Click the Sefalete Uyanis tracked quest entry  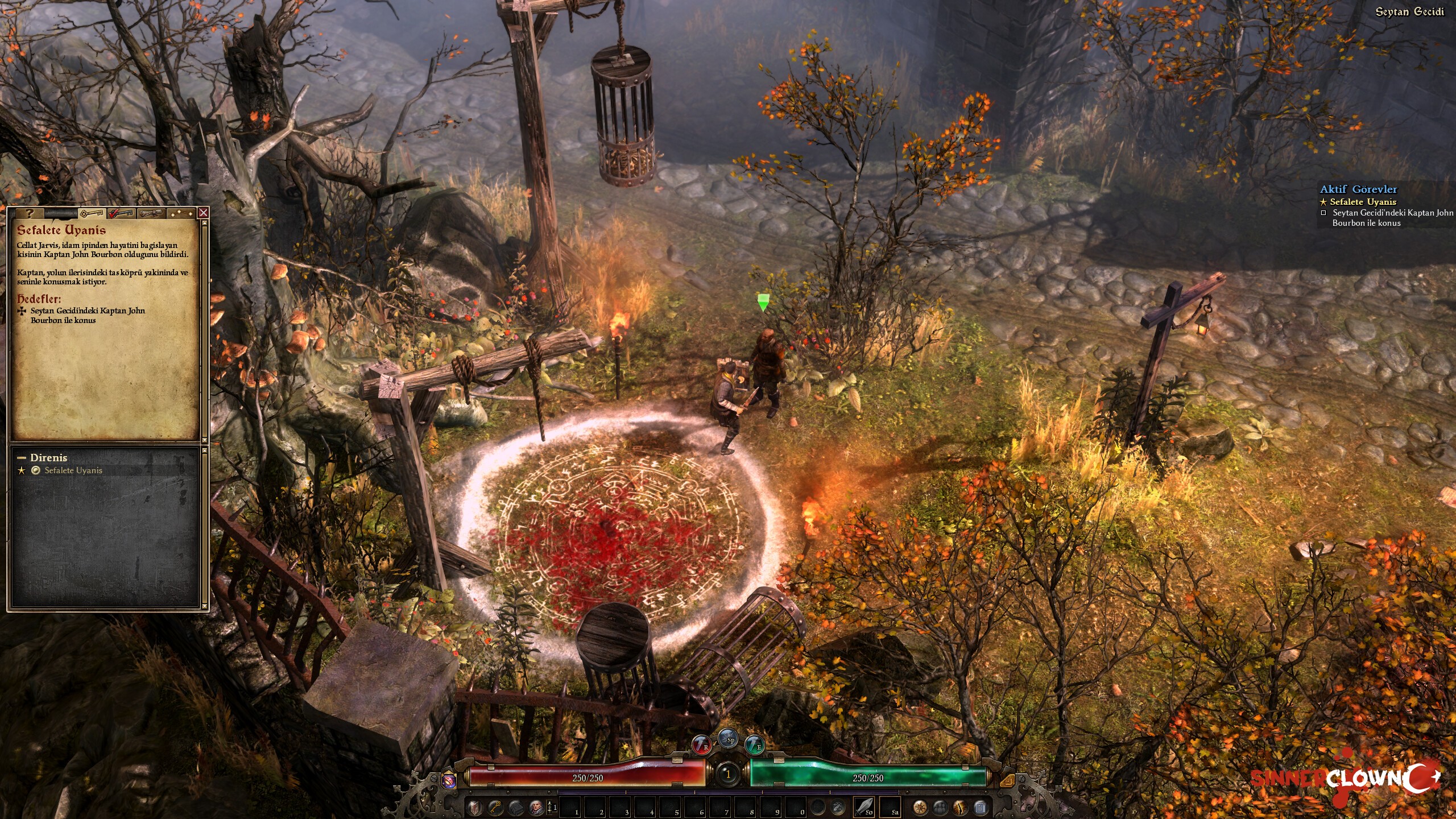(1363, 202)
